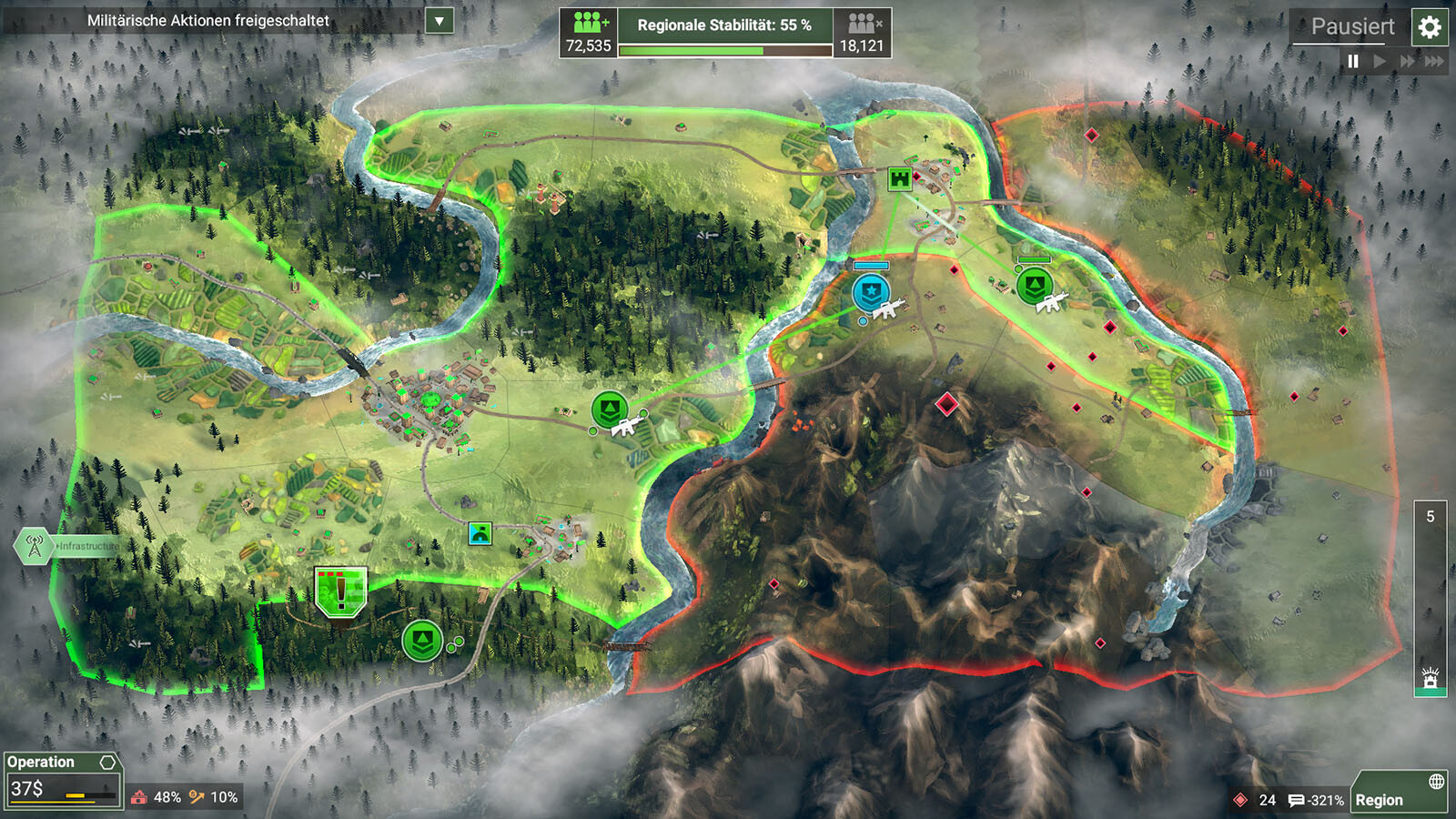Collect the Infrastructure antenna bubble
Screen dimensions: 1456x819
point(35,546)
